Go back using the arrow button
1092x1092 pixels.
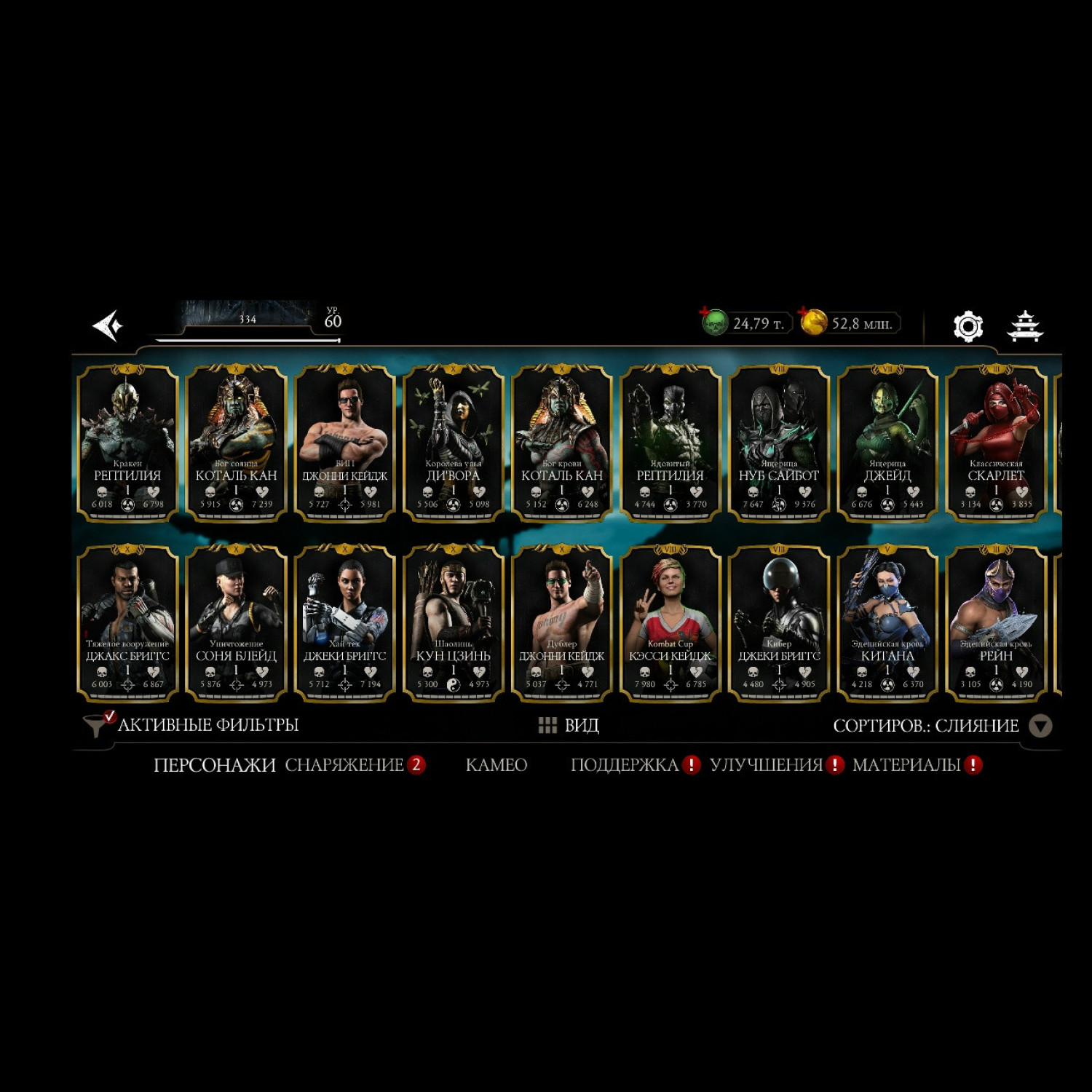pos(108,325)
